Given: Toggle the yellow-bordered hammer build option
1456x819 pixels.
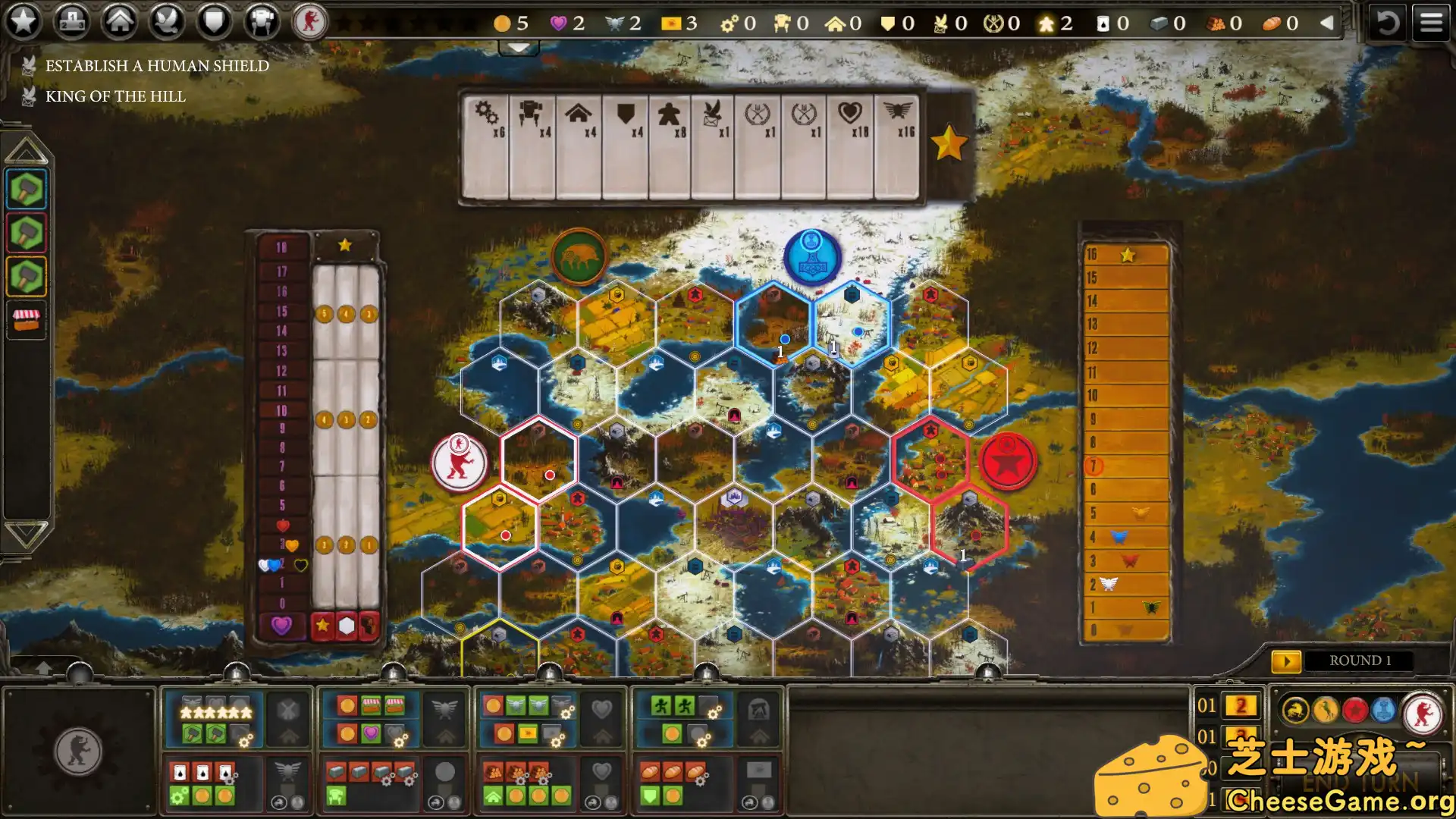Looking at the screenshot, I should point(25,275).
